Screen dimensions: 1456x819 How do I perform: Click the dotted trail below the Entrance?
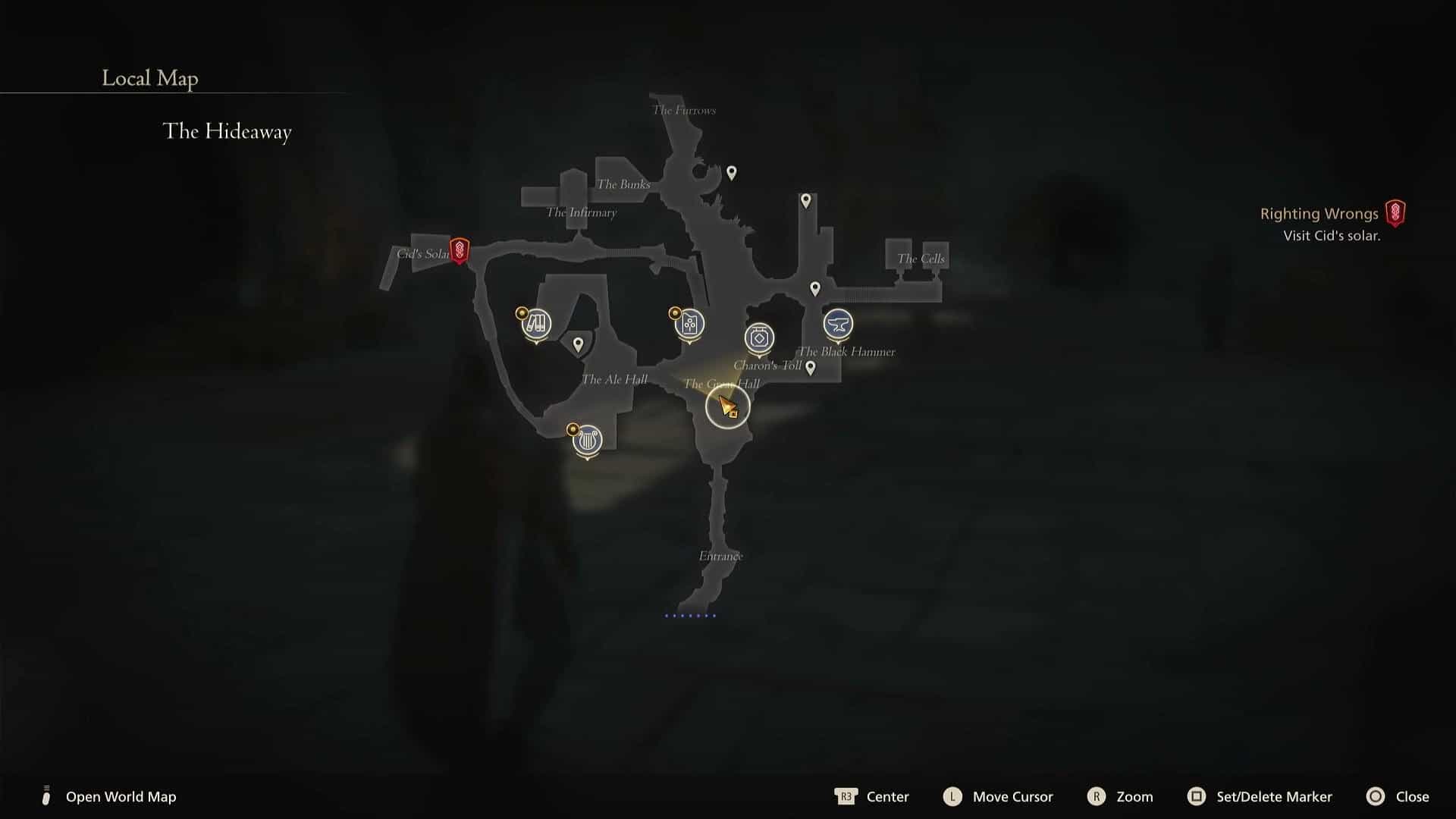(689, 615)
